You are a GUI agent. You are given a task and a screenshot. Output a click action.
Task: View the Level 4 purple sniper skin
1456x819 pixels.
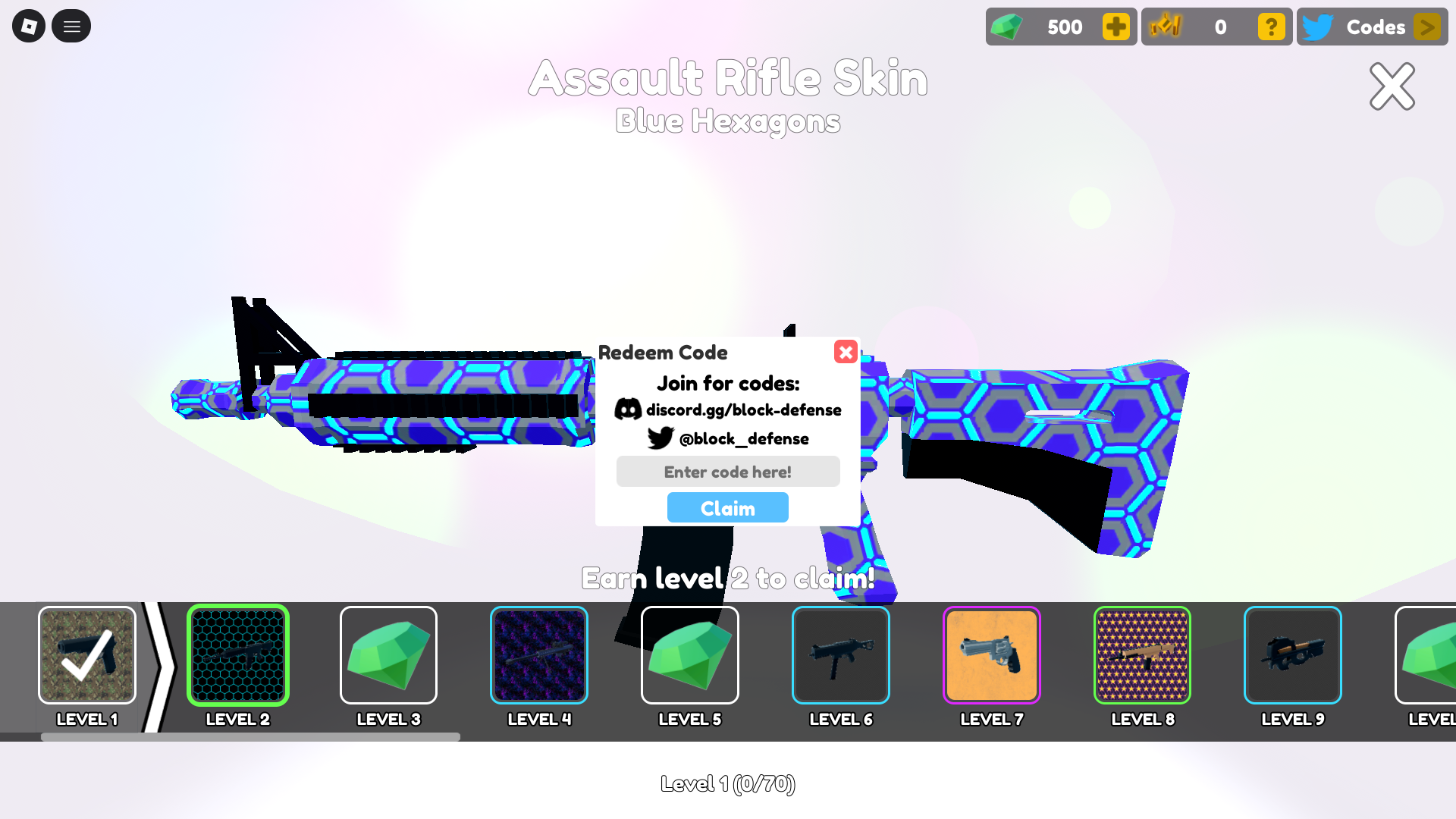coord(539,655)
